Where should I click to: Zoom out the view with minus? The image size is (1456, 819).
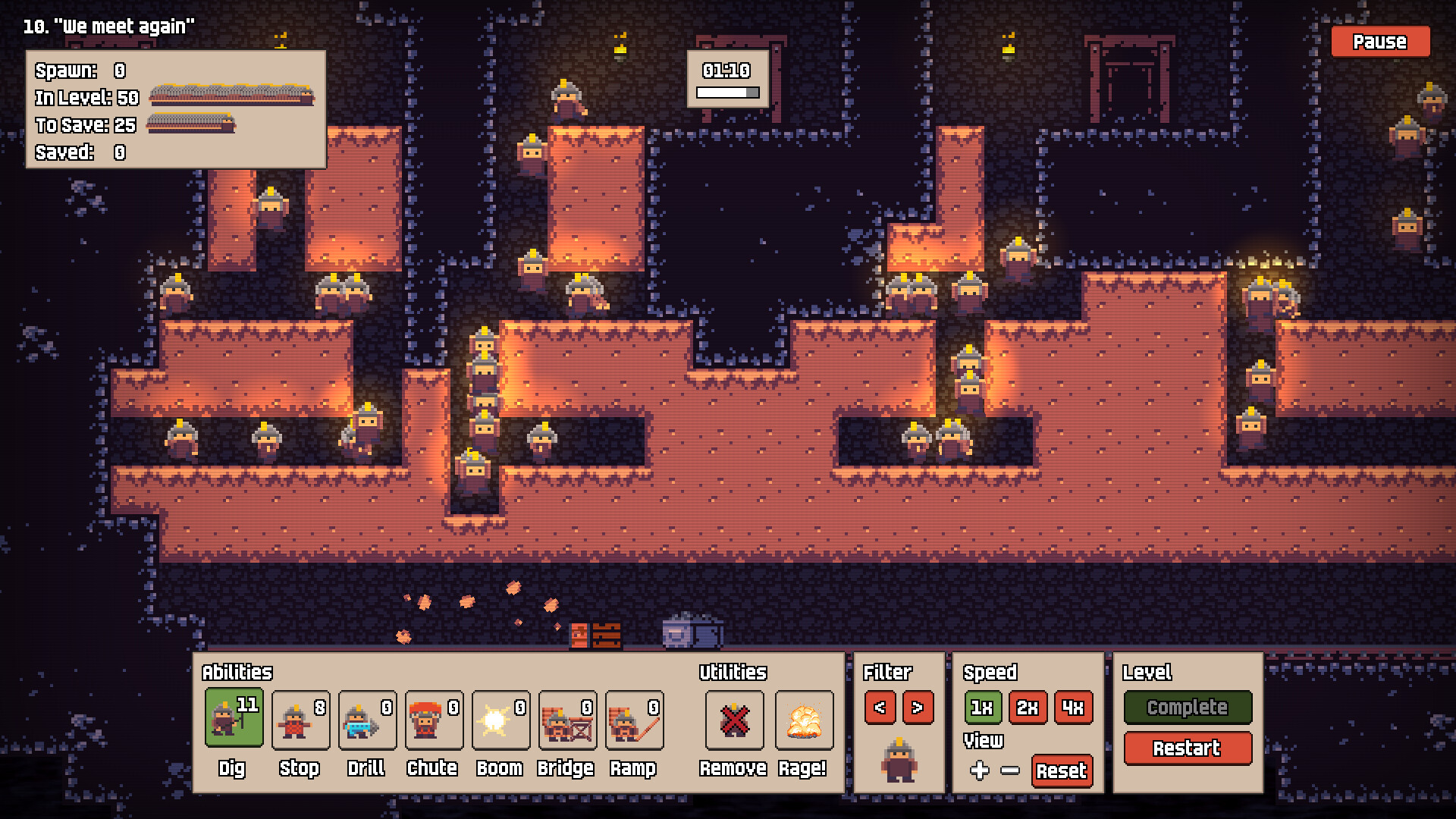coord(1010,770)
